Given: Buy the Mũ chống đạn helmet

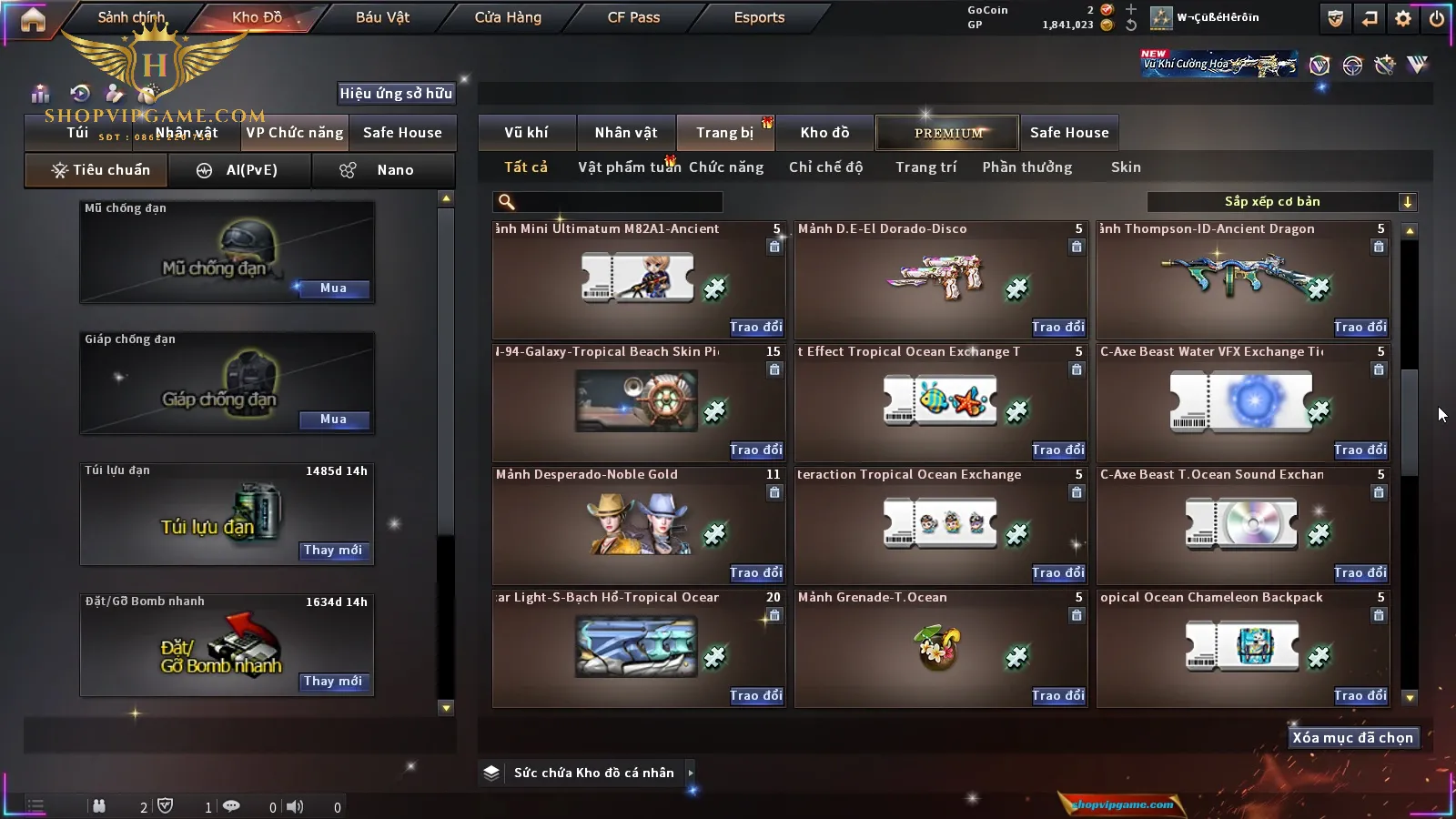Looking at the screenshot, I should point(333,288).
